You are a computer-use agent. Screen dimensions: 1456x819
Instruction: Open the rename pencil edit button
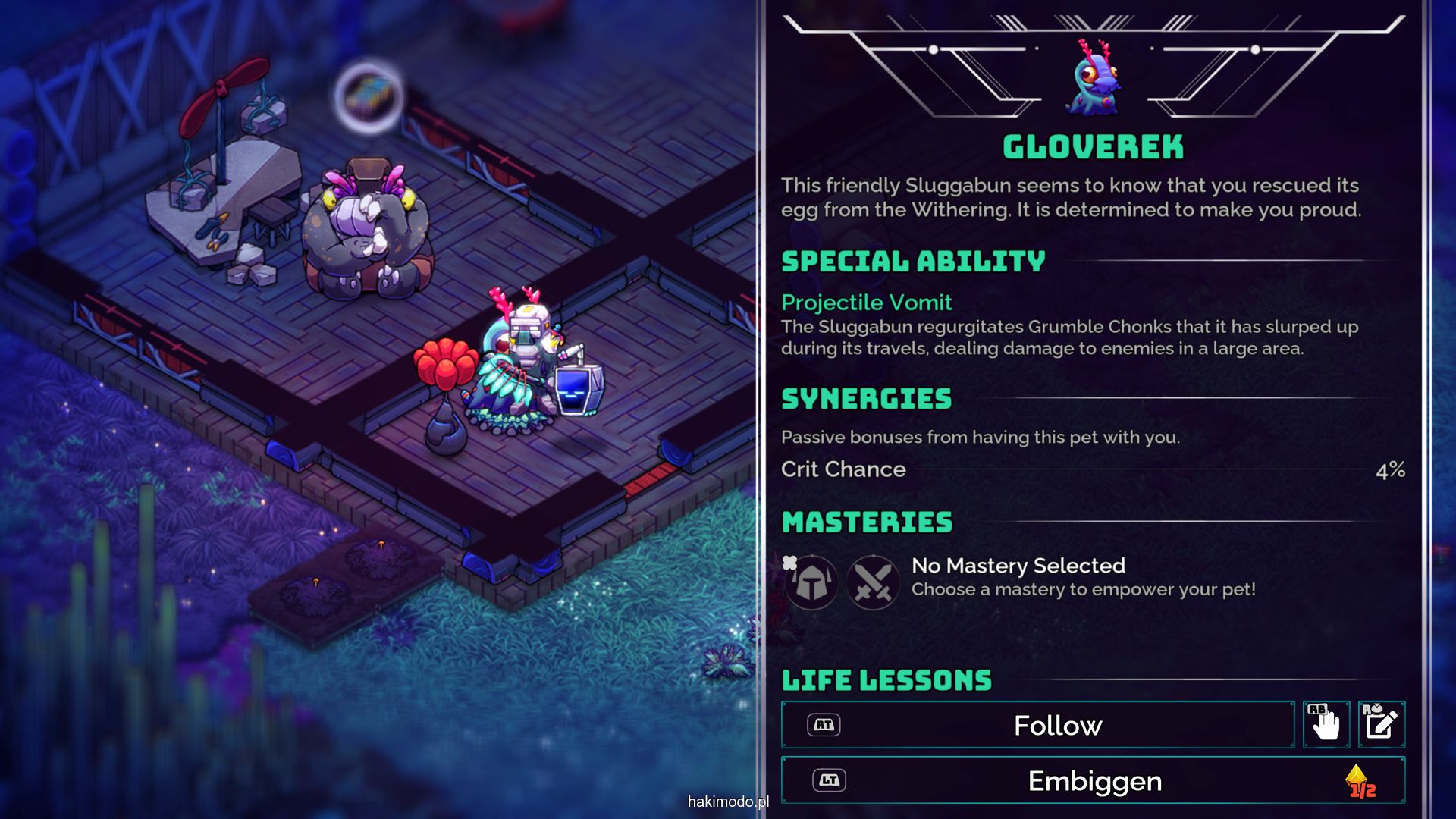1381,725
